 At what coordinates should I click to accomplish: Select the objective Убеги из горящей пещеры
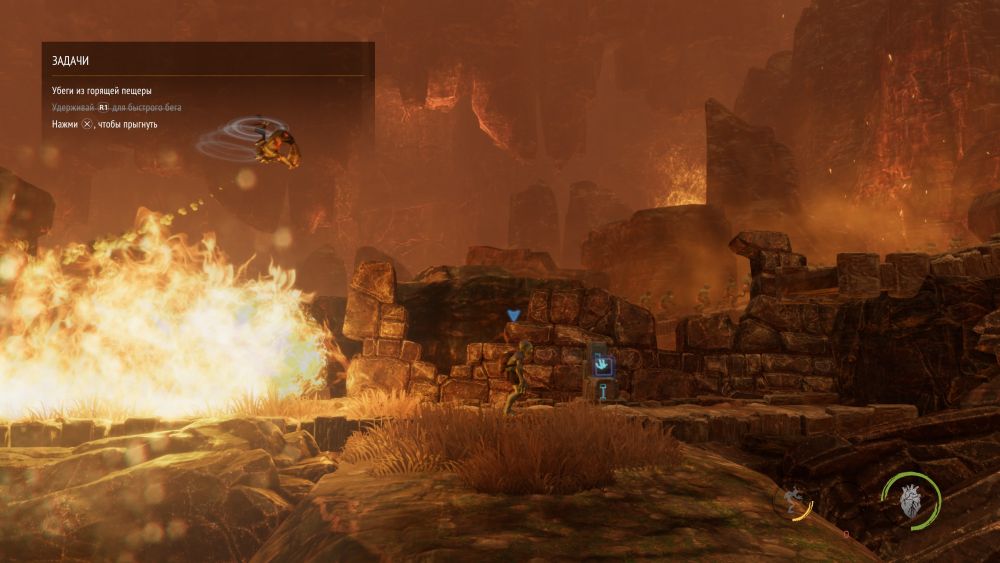pyautogui.click(x=102, y=91)
